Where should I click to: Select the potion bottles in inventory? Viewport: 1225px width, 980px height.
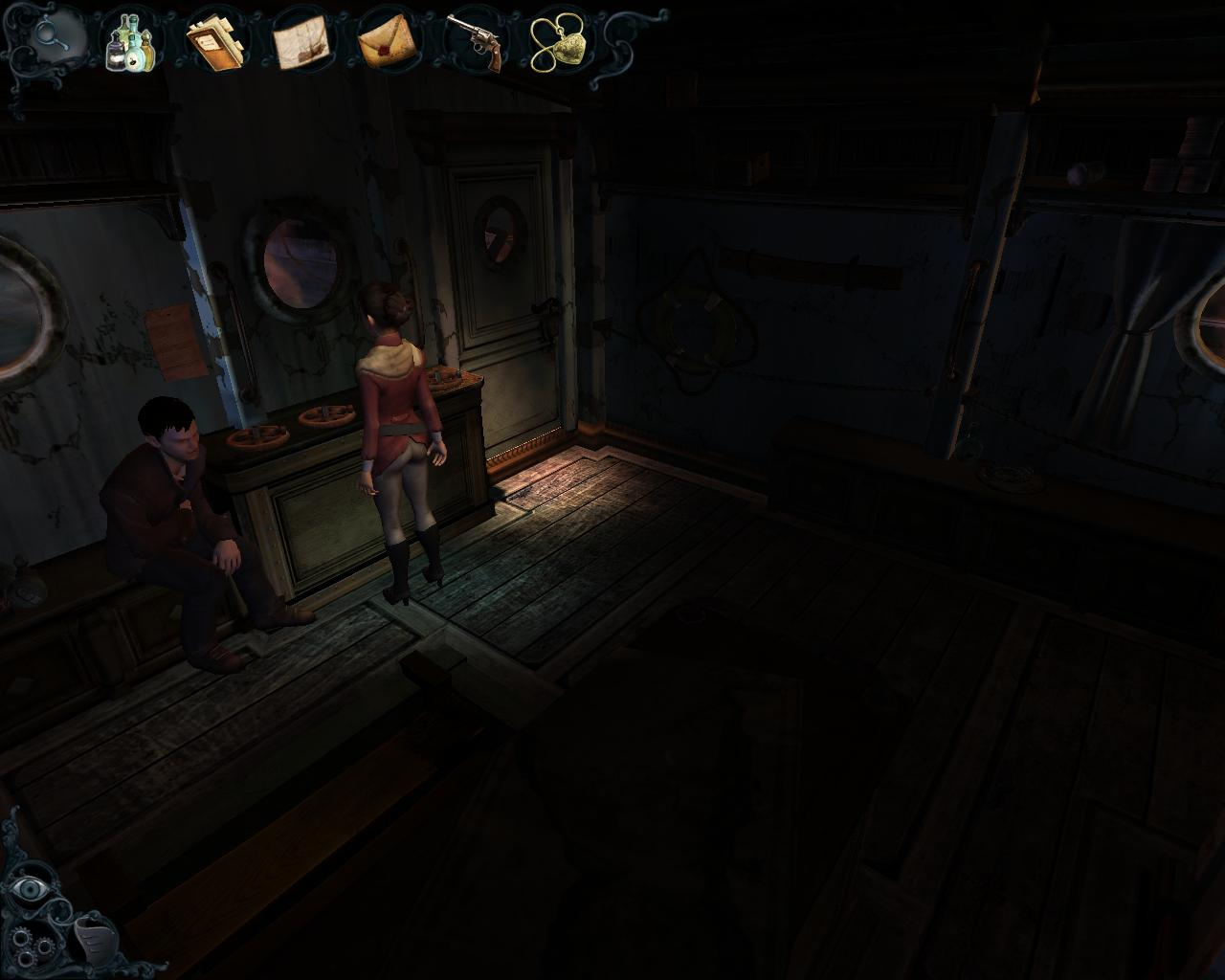tap(131, 42)
